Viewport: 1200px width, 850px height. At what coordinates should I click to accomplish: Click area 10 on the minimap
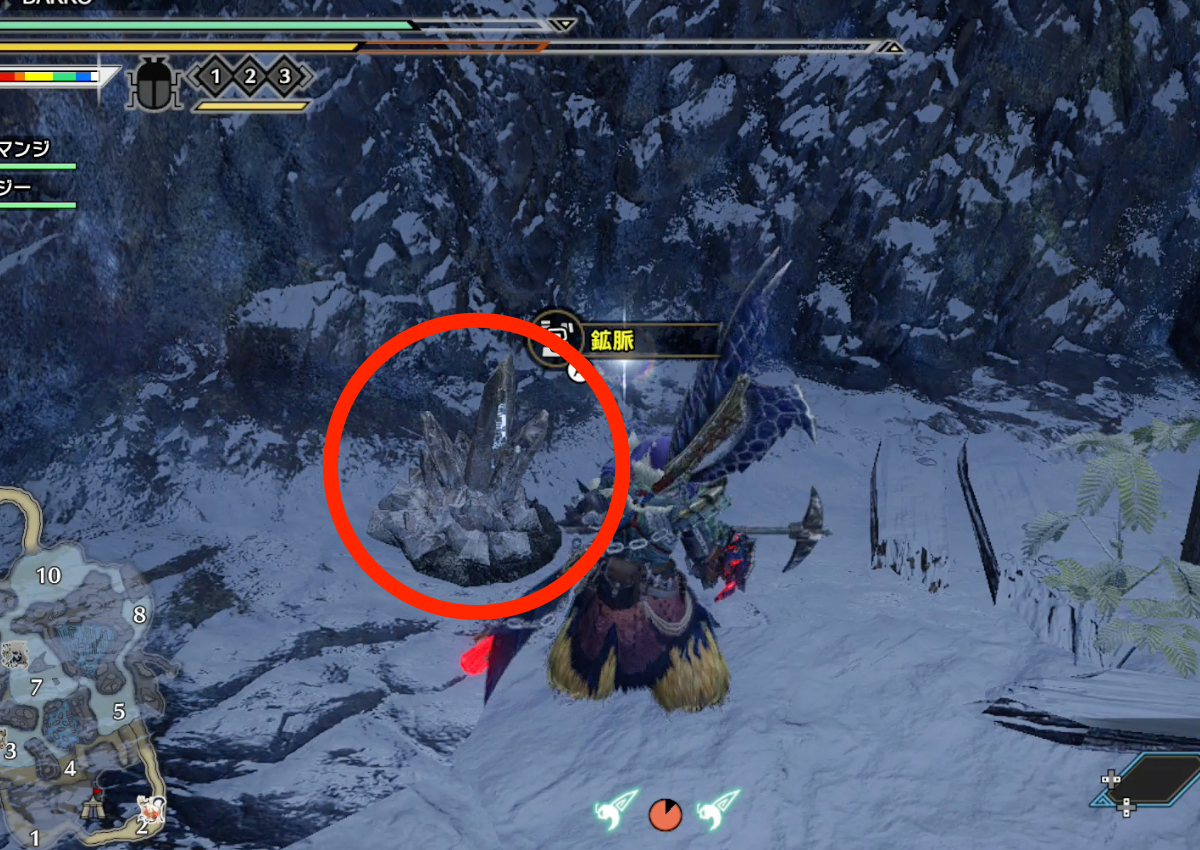[48, 575]
